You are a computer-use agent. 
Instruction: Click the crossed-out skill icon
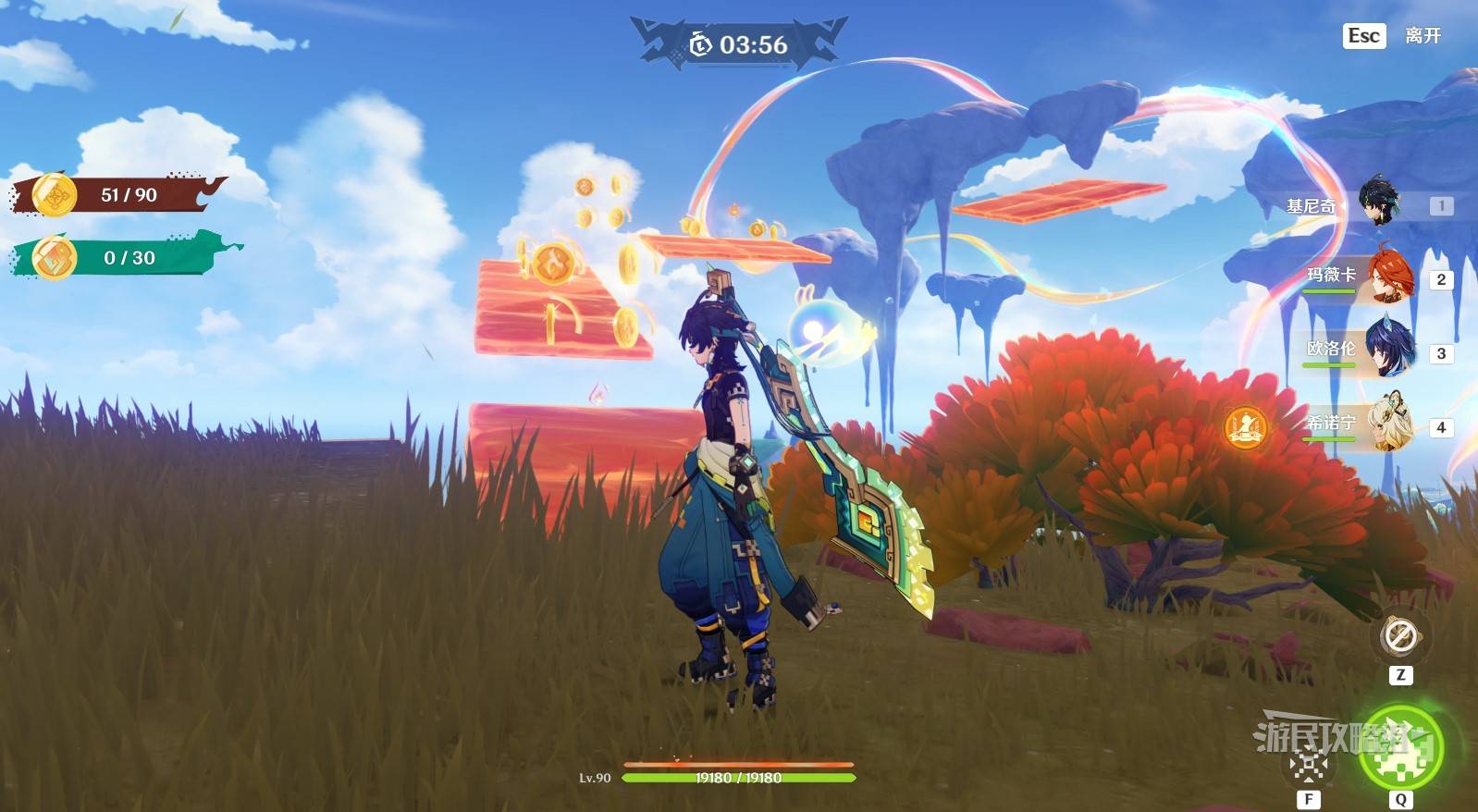(1309, 764)
